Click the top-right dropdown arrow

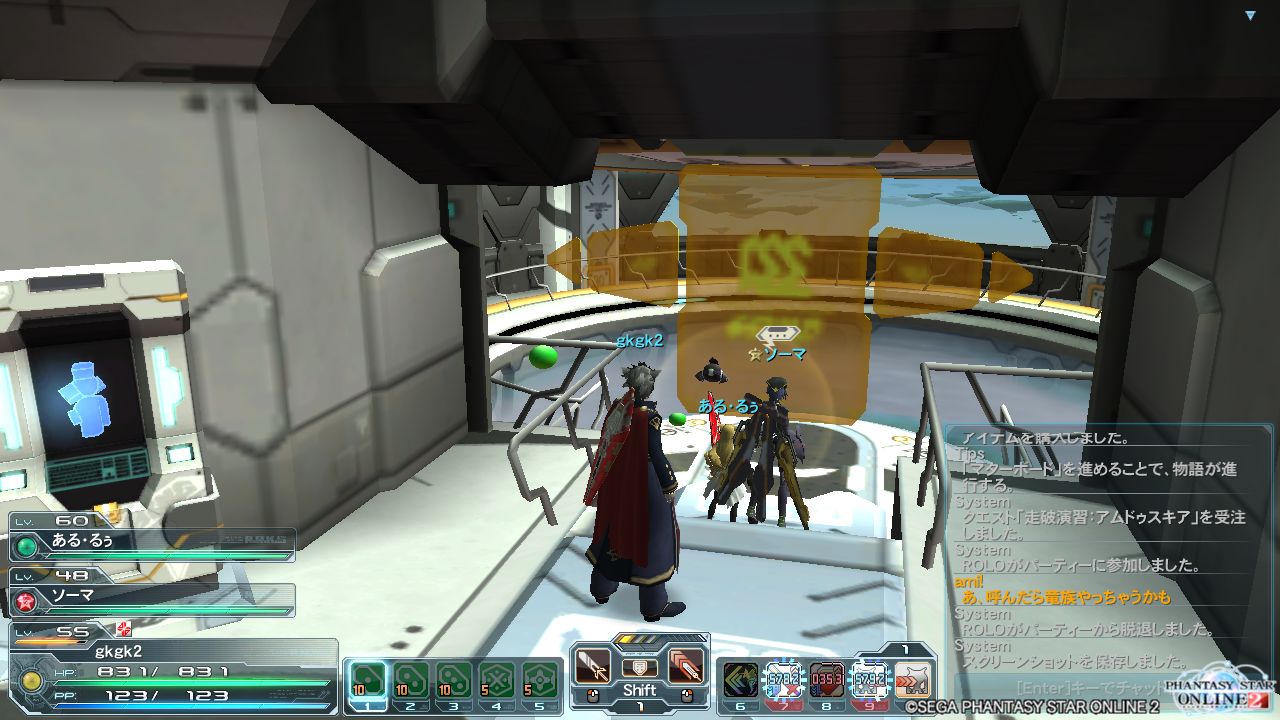tap(1250, 15)
